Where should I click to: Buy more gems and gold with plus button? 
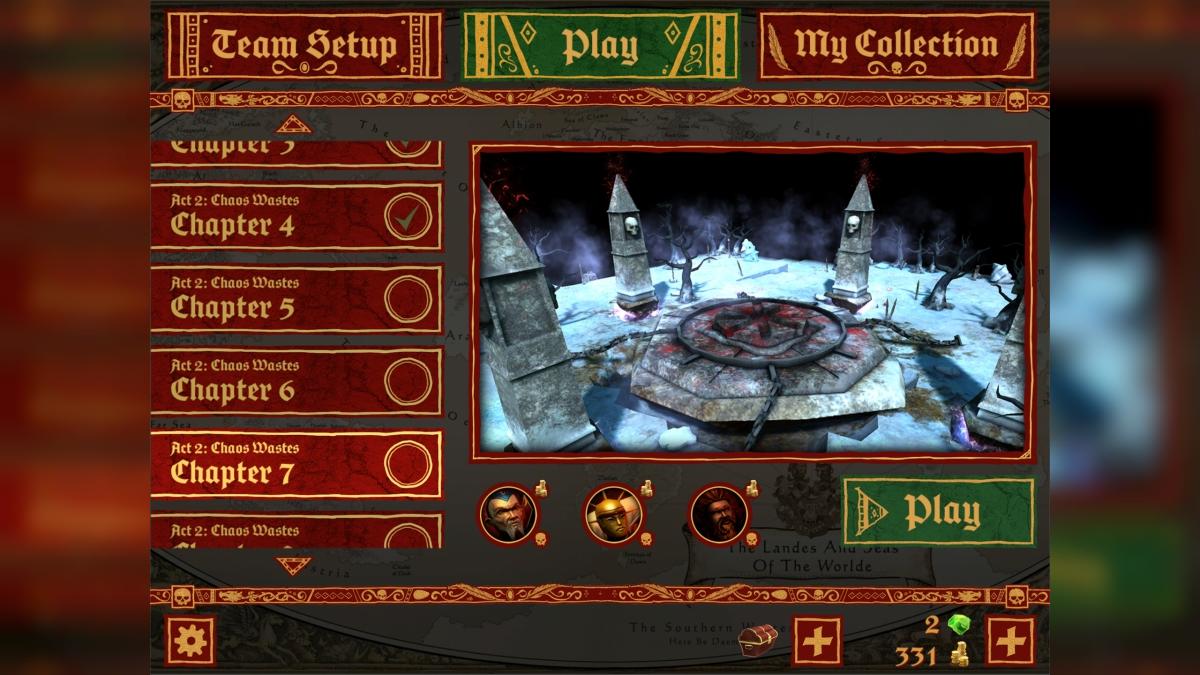pos(1010,640)
